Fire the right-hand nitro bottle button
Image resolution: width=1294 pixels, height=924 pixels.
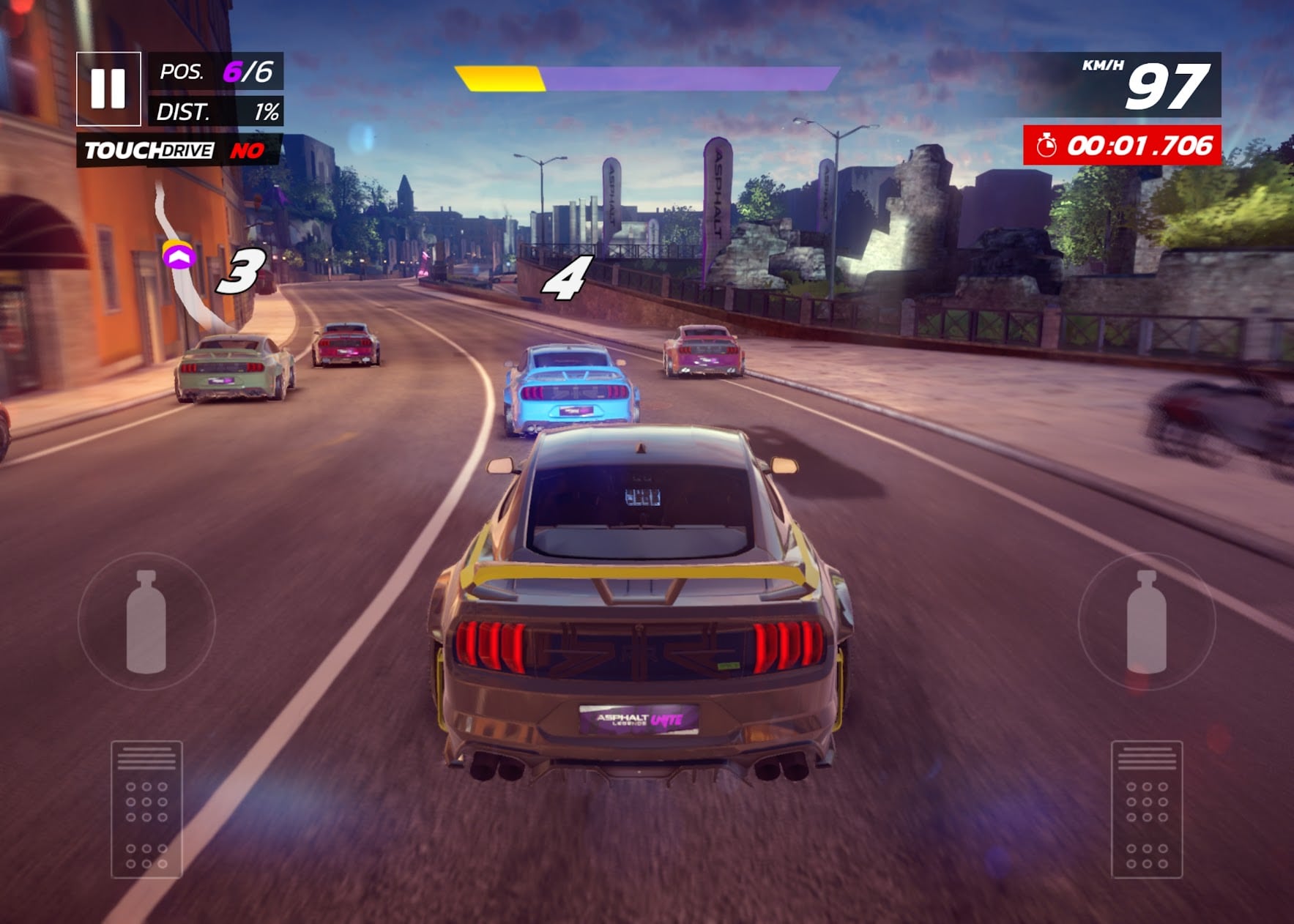[1146, 622]
